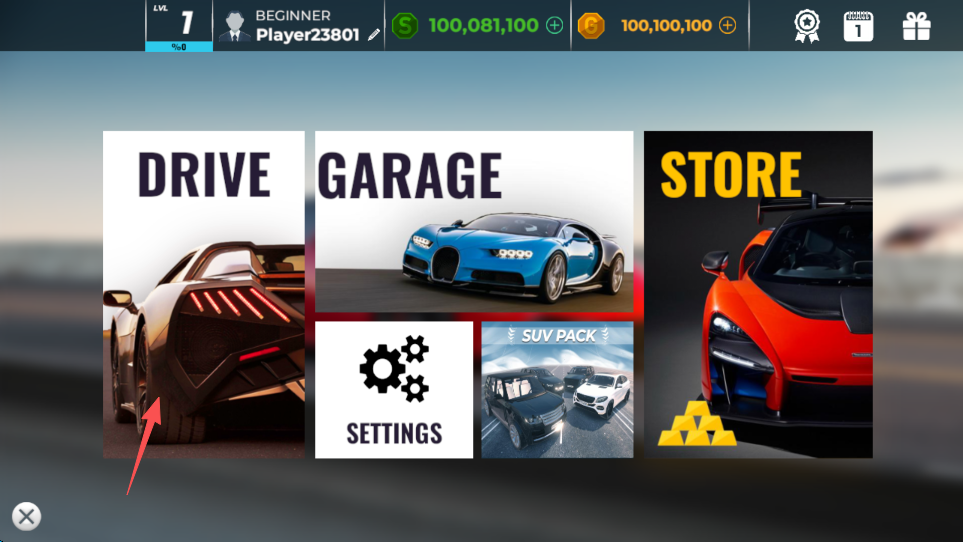Open the achievements ribbon badge
Viewport: 963px width, 542px height.
(x=807, y=26)
